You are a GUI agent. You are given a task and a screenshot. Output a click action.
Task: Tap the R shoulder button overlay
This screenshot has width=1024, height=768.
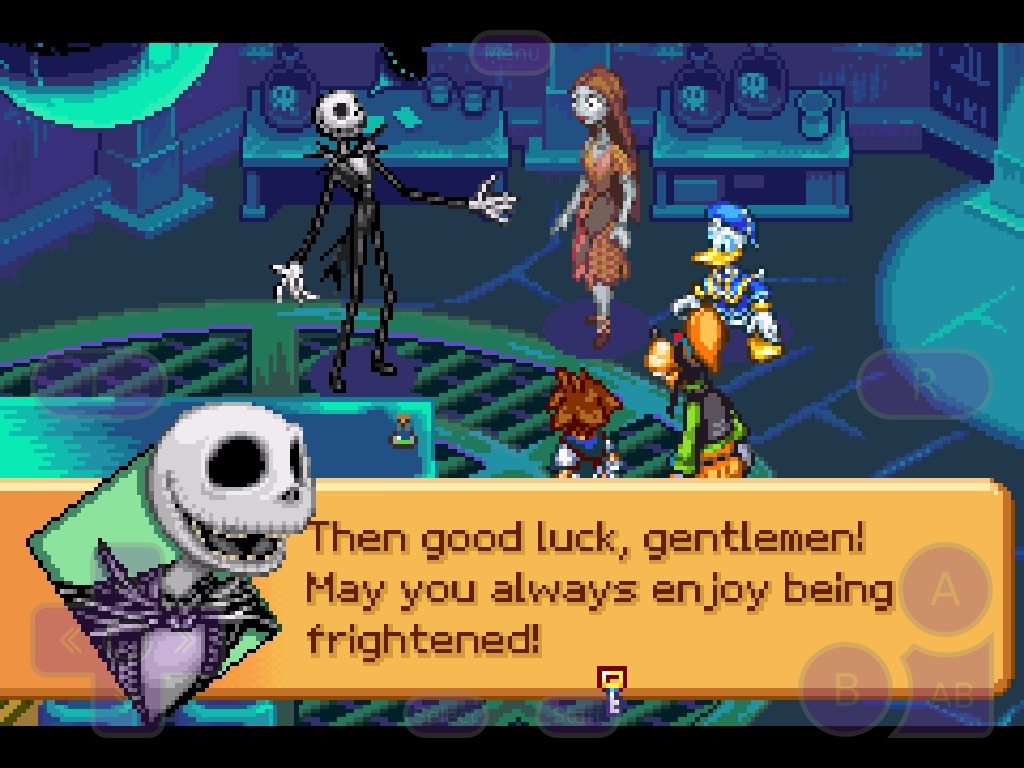click(923, 383)
